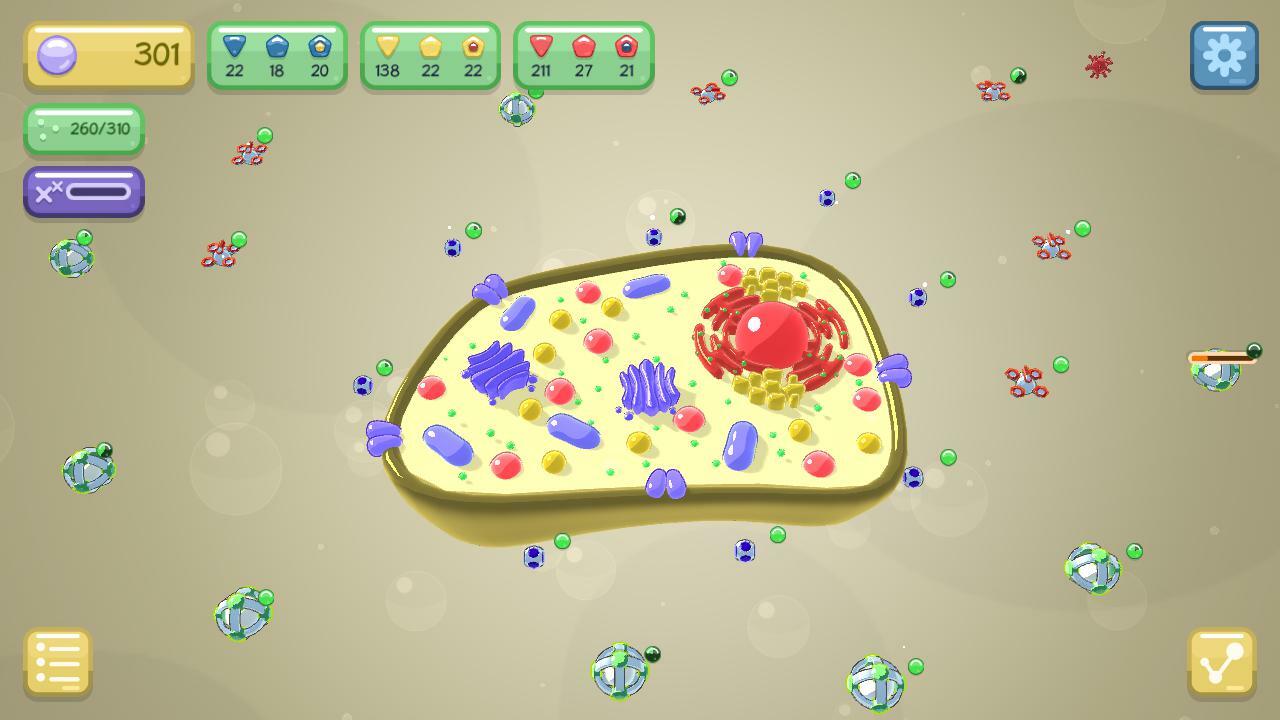Click the red nucleus inside the cell

pos(772,335)
